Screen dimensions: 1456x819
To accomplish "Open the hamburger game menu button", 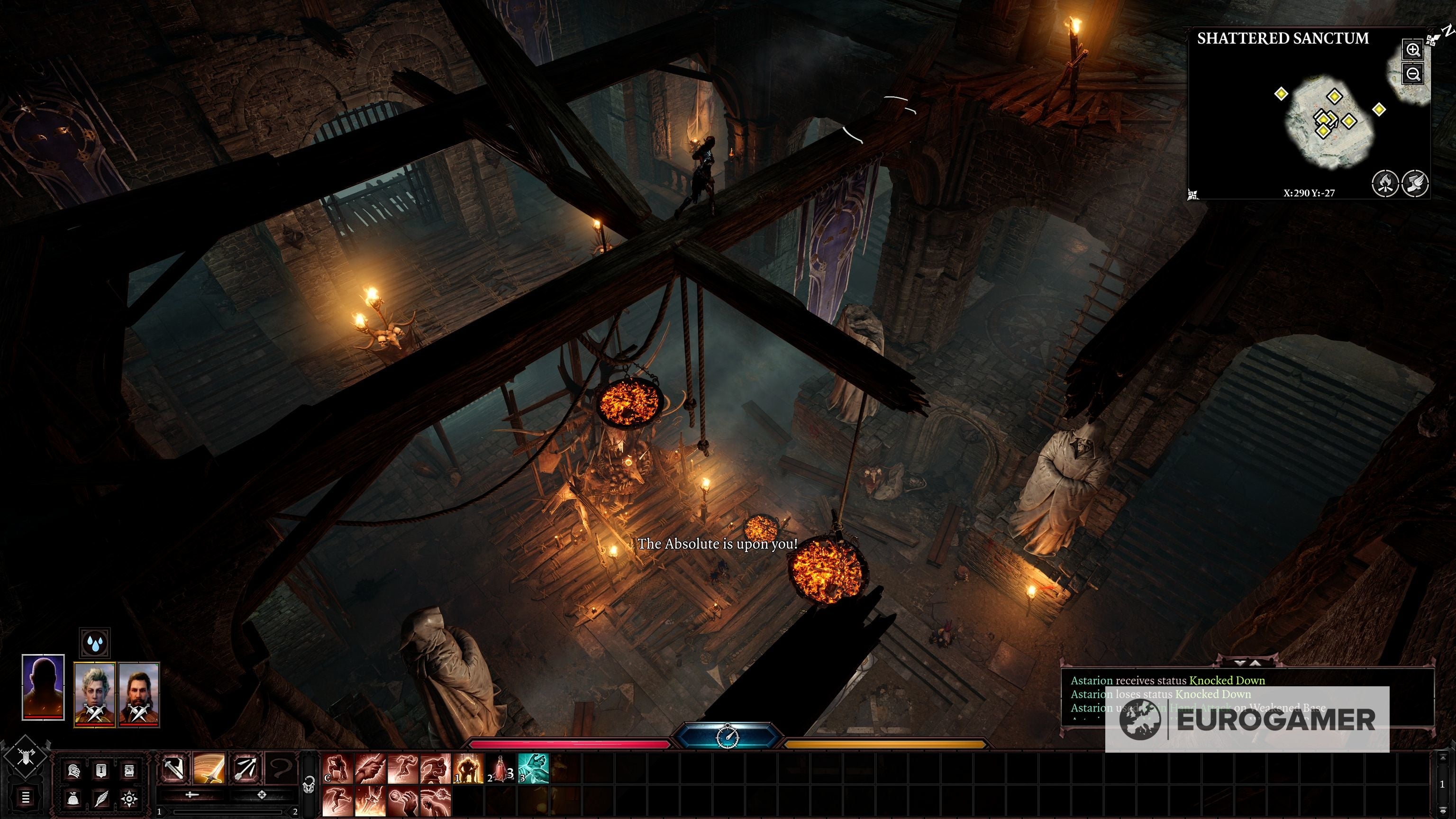I will coord(26,798).
